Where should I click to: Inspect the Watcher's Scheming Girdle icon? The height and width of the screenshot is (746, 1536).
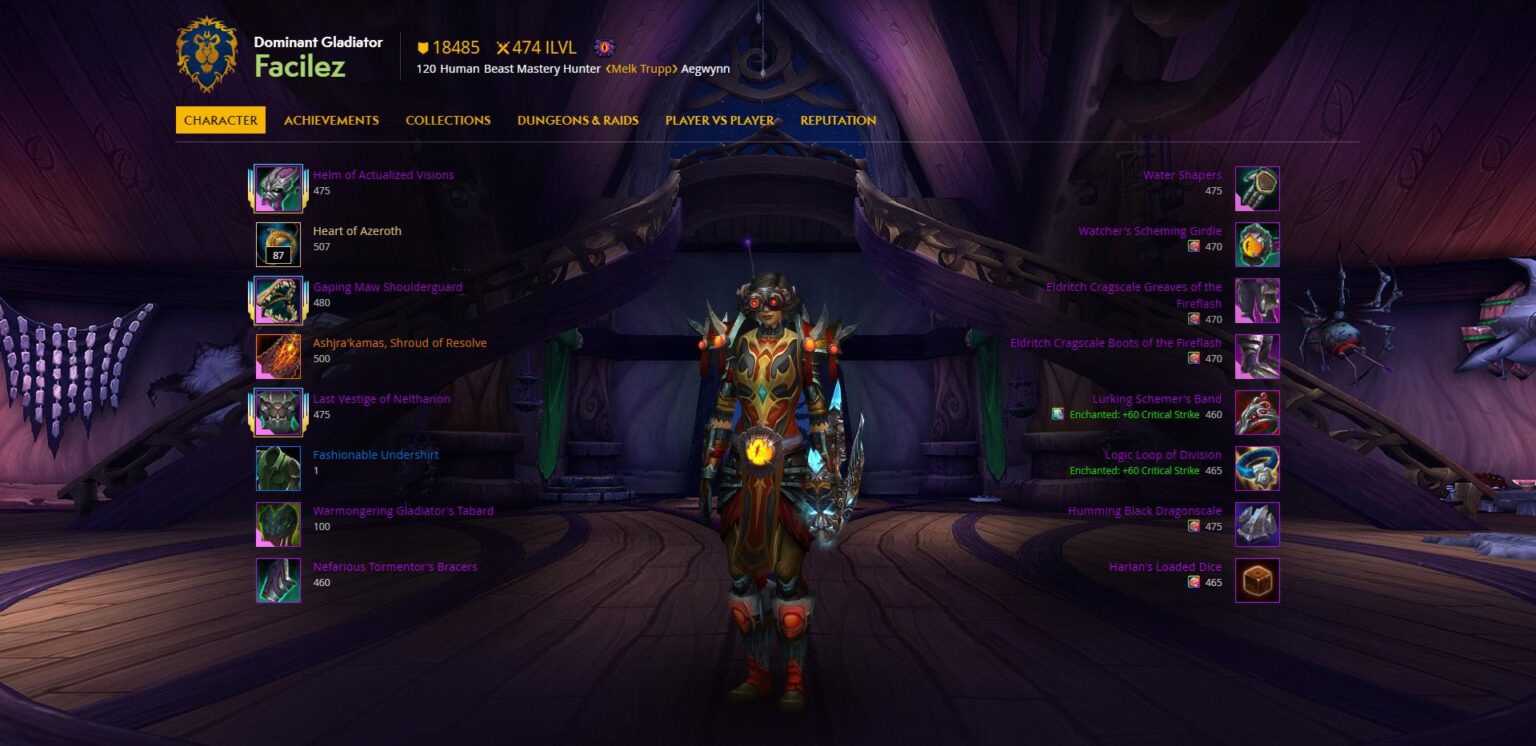point(1257,244)
